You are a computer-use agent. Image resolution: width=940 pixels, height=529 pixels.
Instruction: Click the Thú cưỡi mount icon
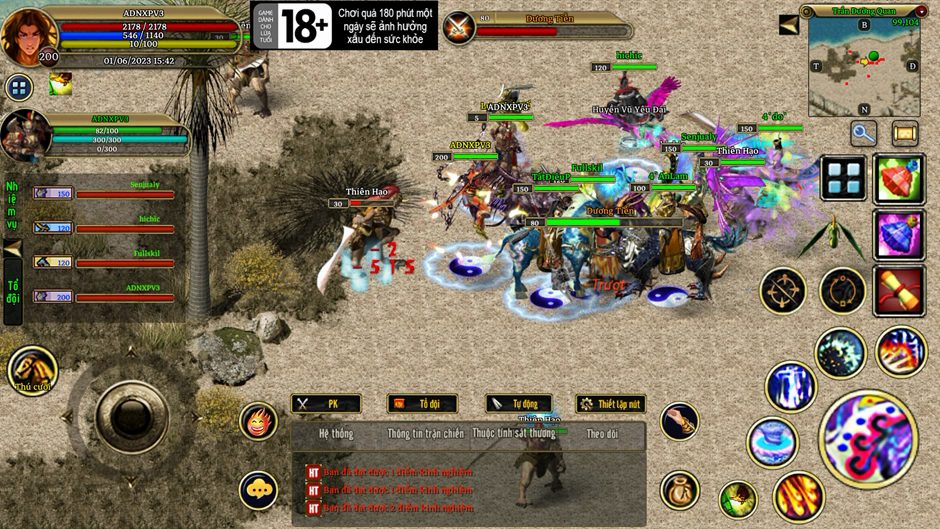32,369
